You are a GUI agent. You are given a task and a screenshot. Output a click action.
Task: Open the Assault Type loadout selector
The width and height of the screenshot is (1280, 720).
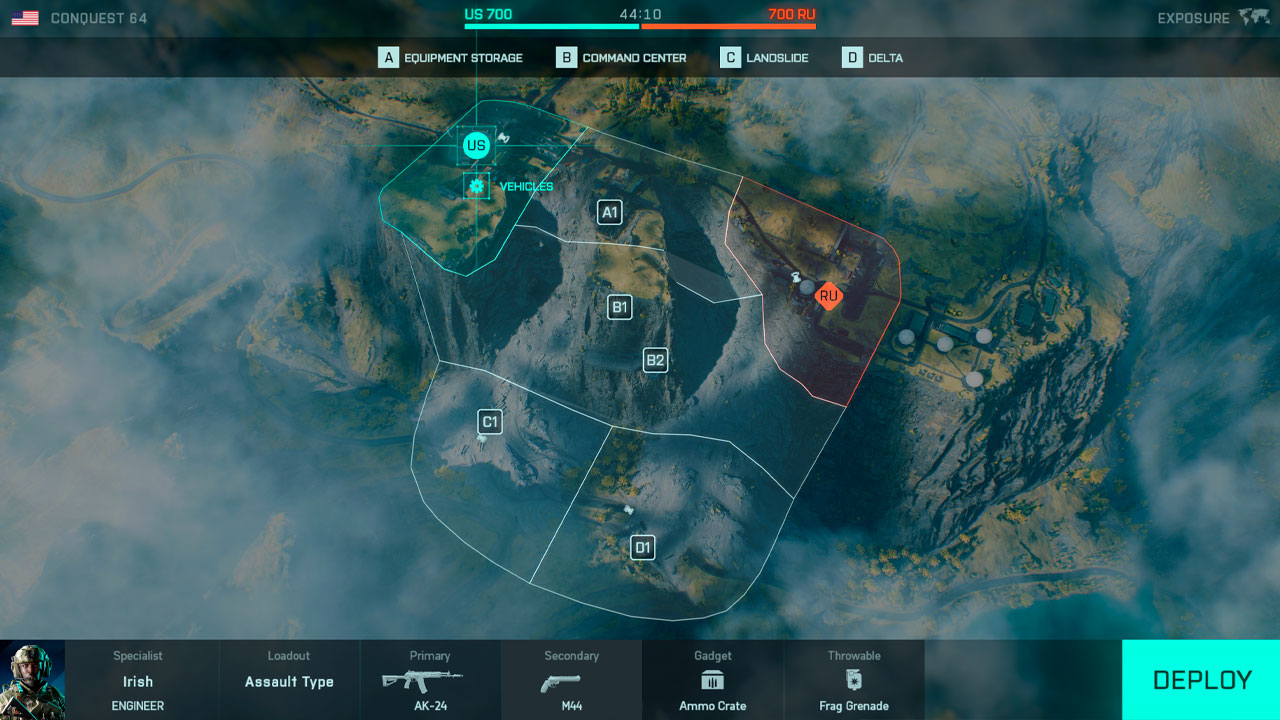[x=289, y=681]
